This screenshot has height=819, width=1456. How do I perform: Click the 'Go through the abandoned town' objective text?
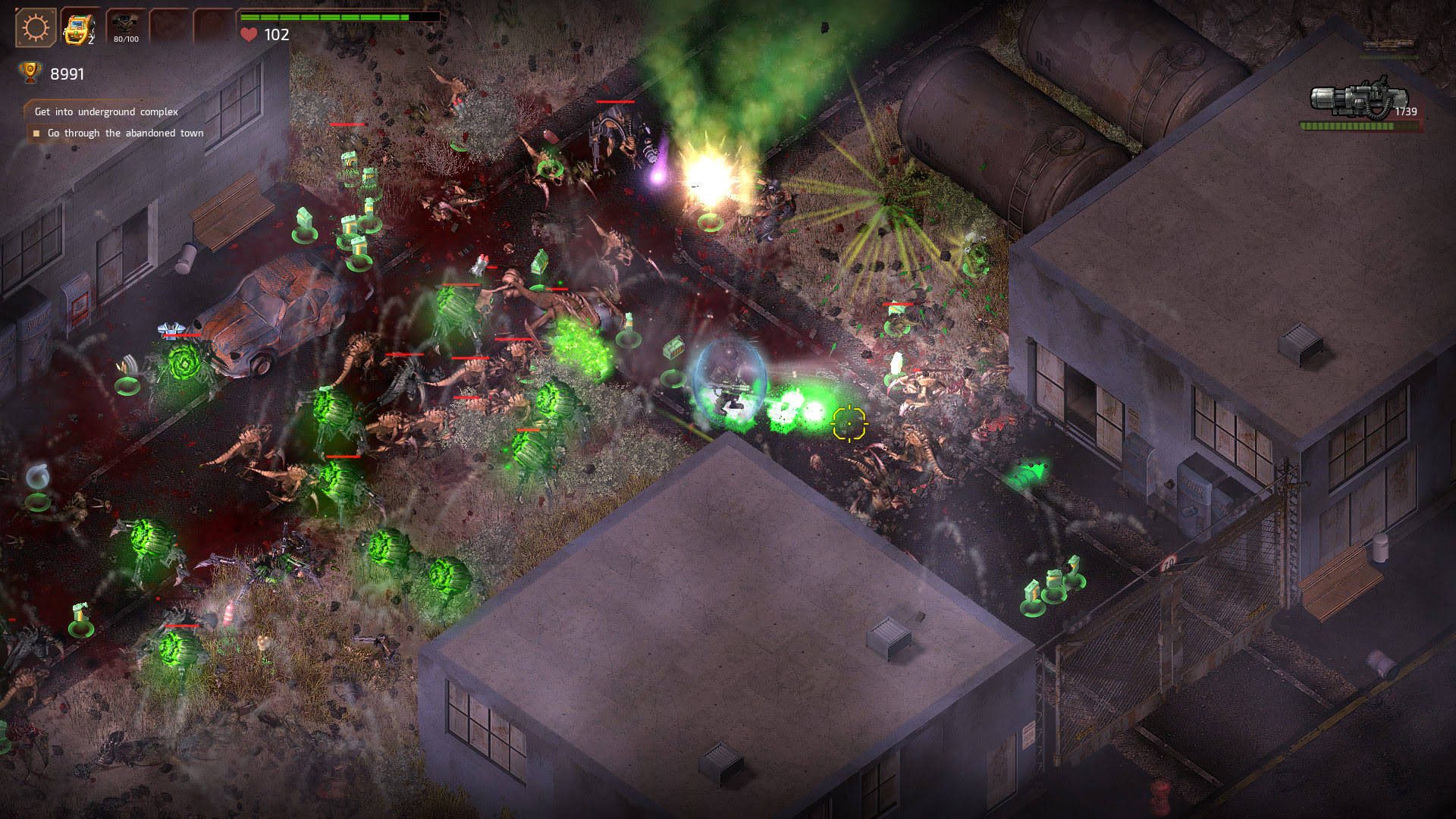coord(125,133)
